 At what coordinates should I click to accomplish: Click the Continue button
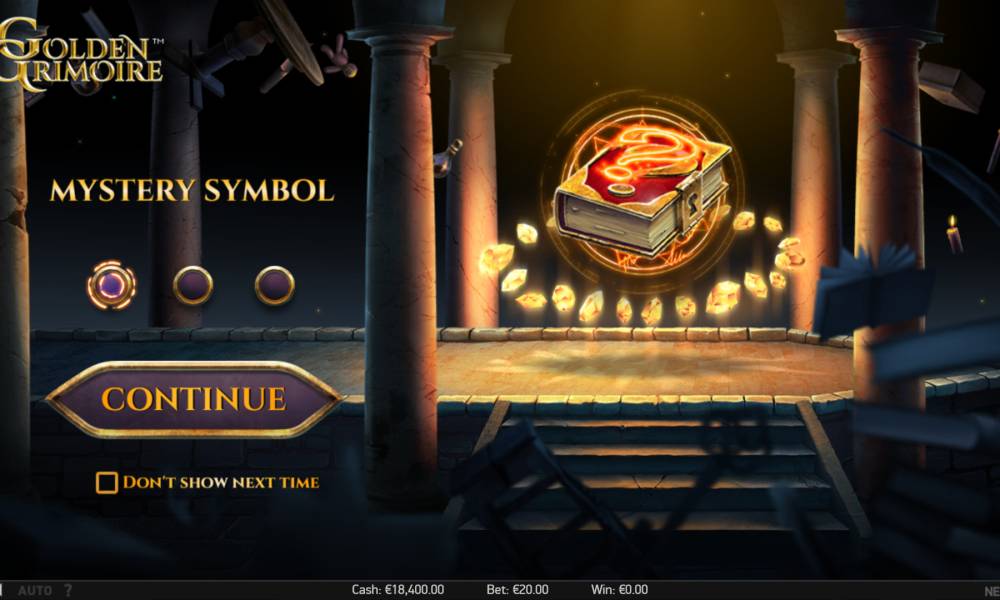193,399
